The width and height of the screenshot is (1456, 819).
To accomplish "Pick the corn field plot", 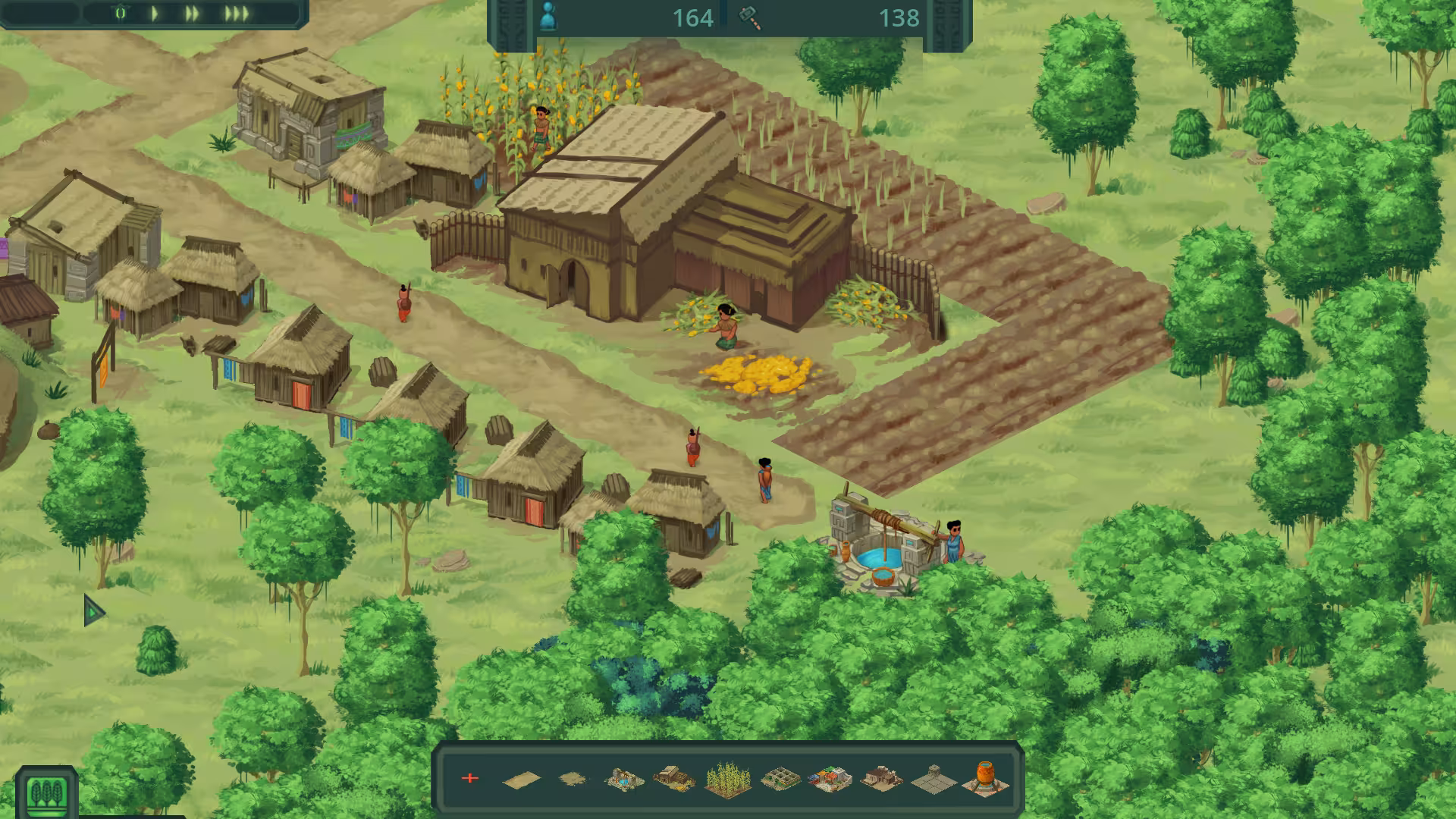I will pos(728,779).
